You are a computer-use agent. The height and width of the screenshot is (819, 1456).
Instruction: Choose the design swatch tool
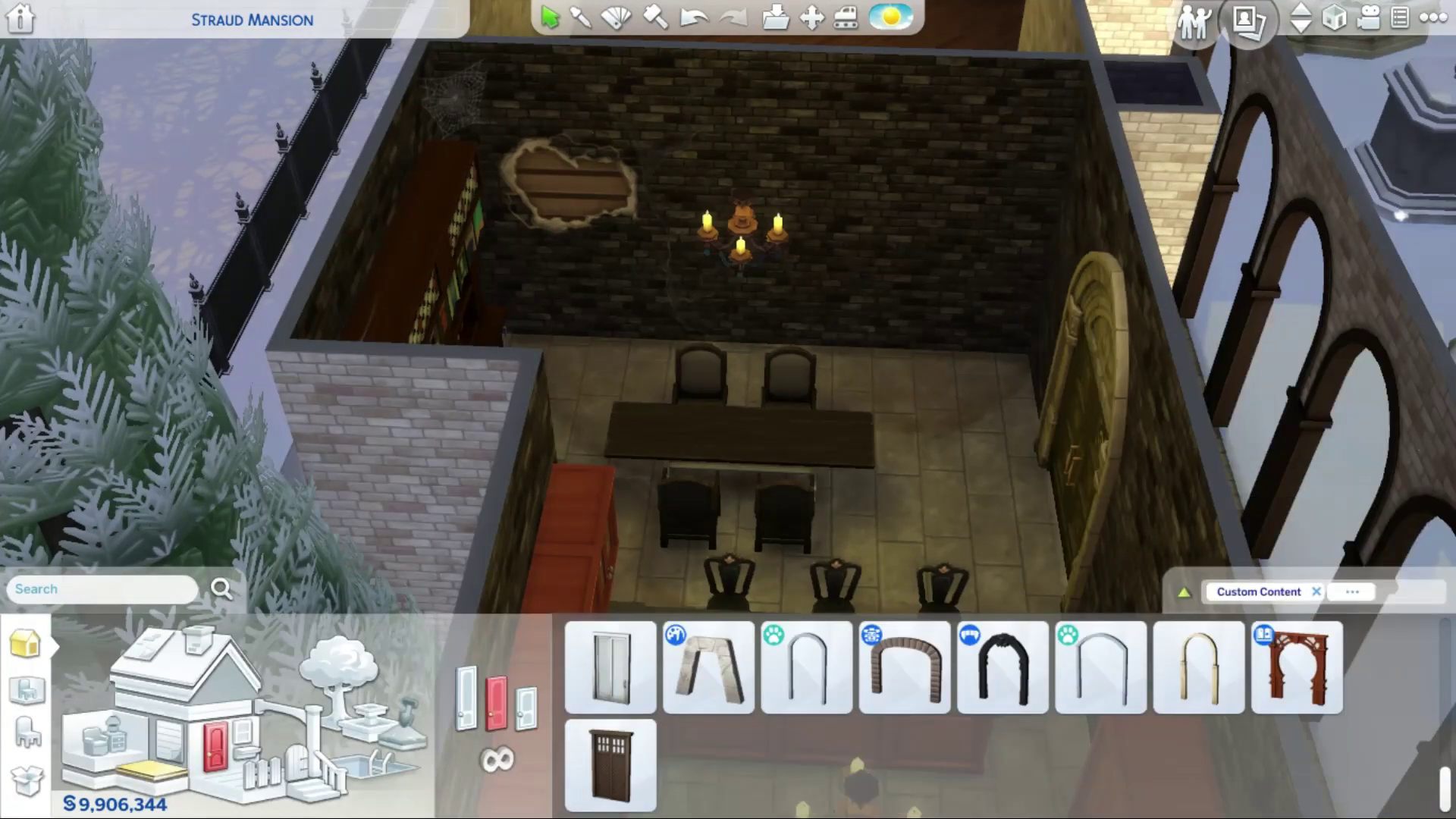coord(616,17)
